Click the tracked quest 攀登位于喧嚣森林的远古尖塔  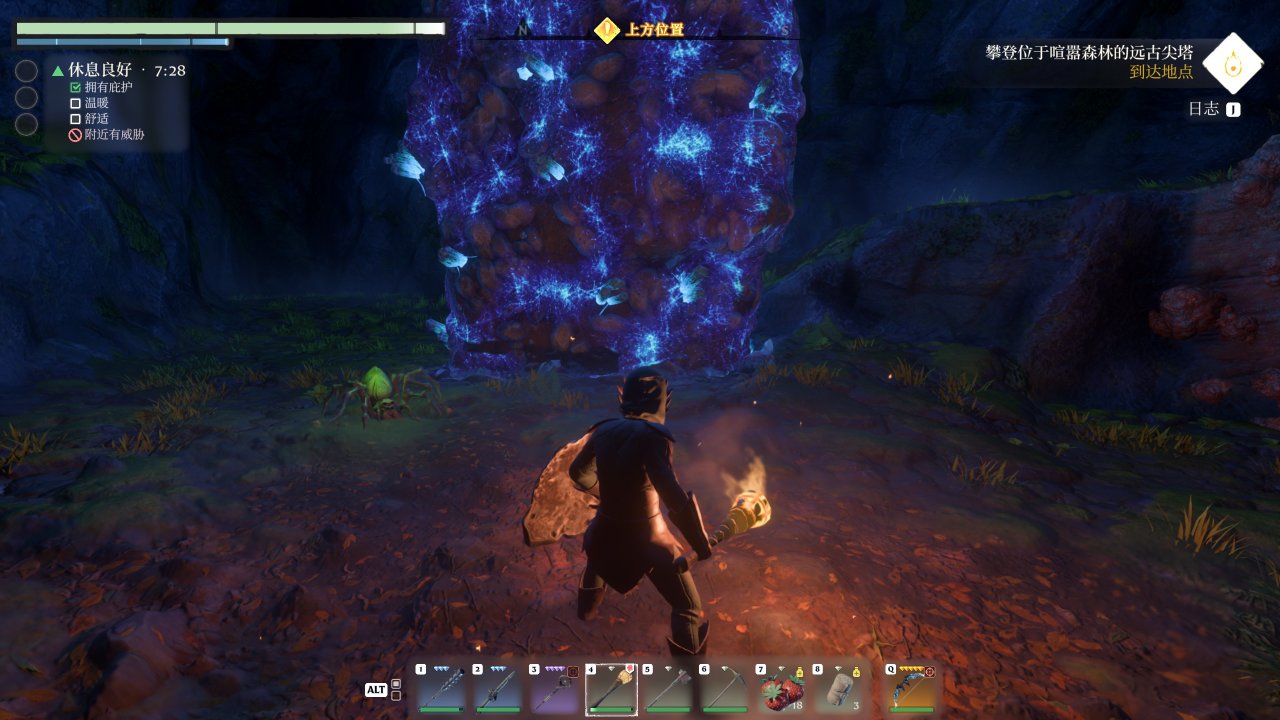tap(1089, 53)
